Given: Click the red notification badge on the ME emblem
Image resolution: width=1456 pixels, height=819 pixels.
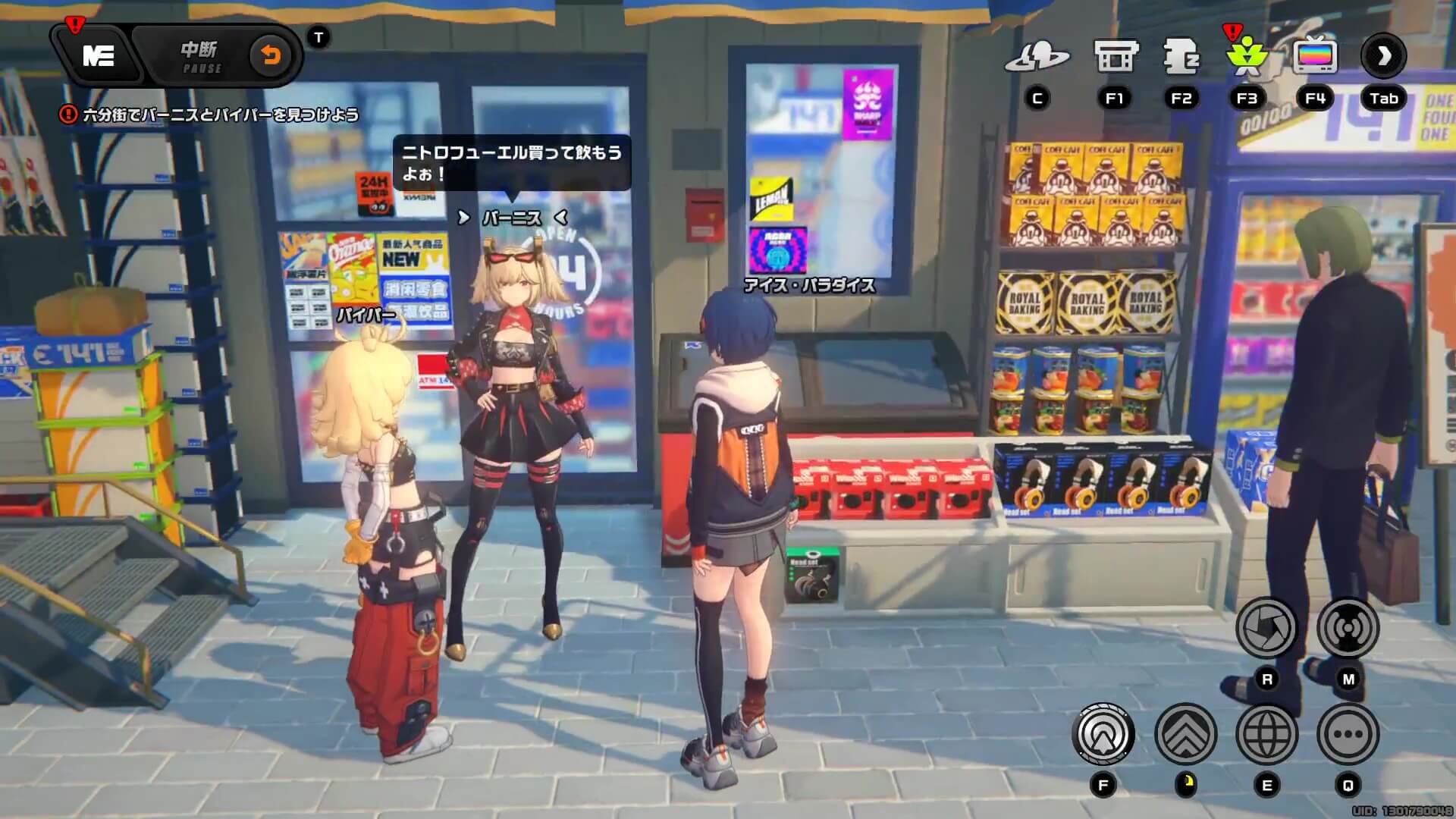Looking at the screenshot, I should pyautogui.click(x=74, y=24).
